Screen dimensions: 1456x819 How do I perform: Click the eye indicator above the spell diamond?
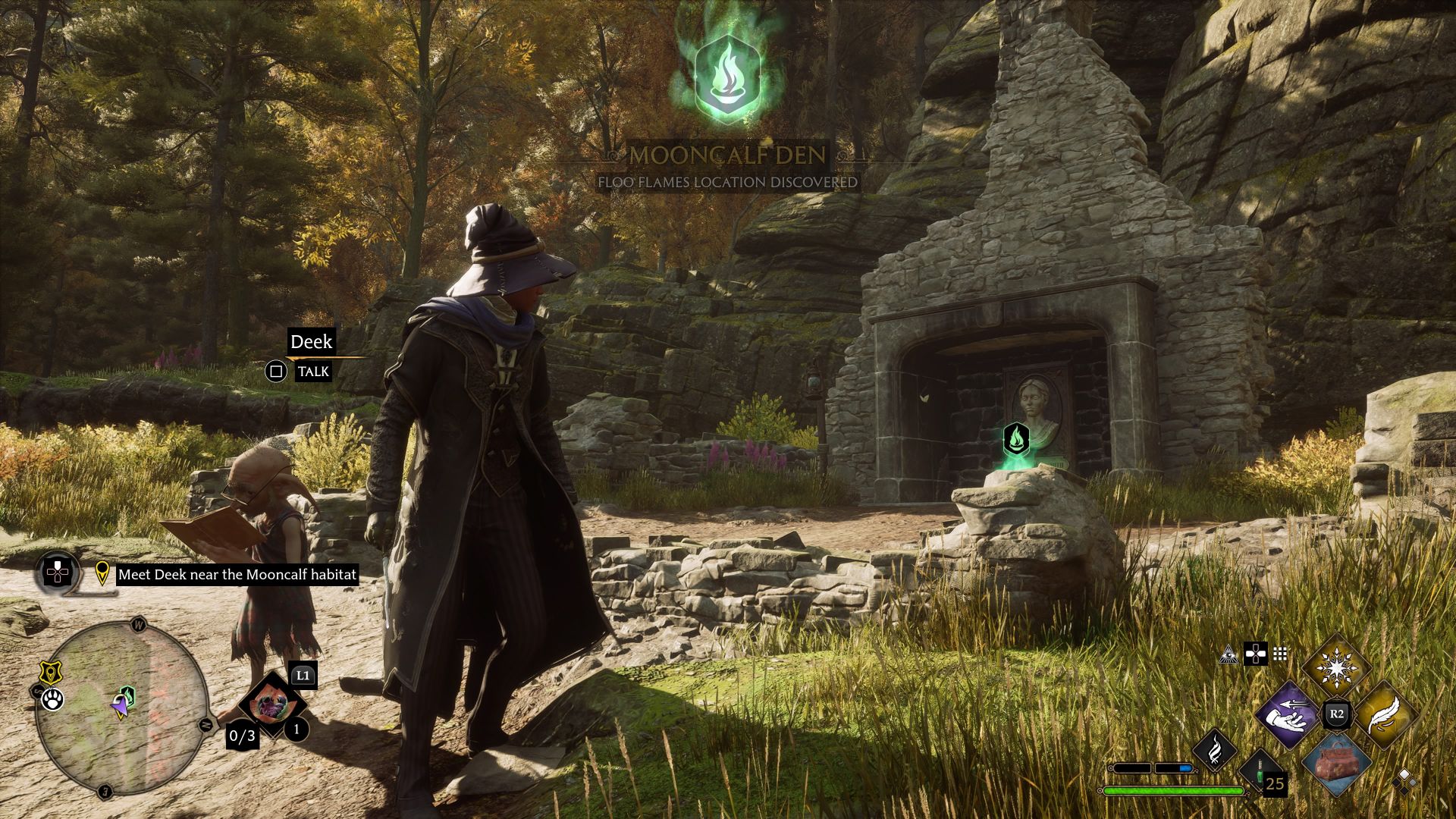1229,655
